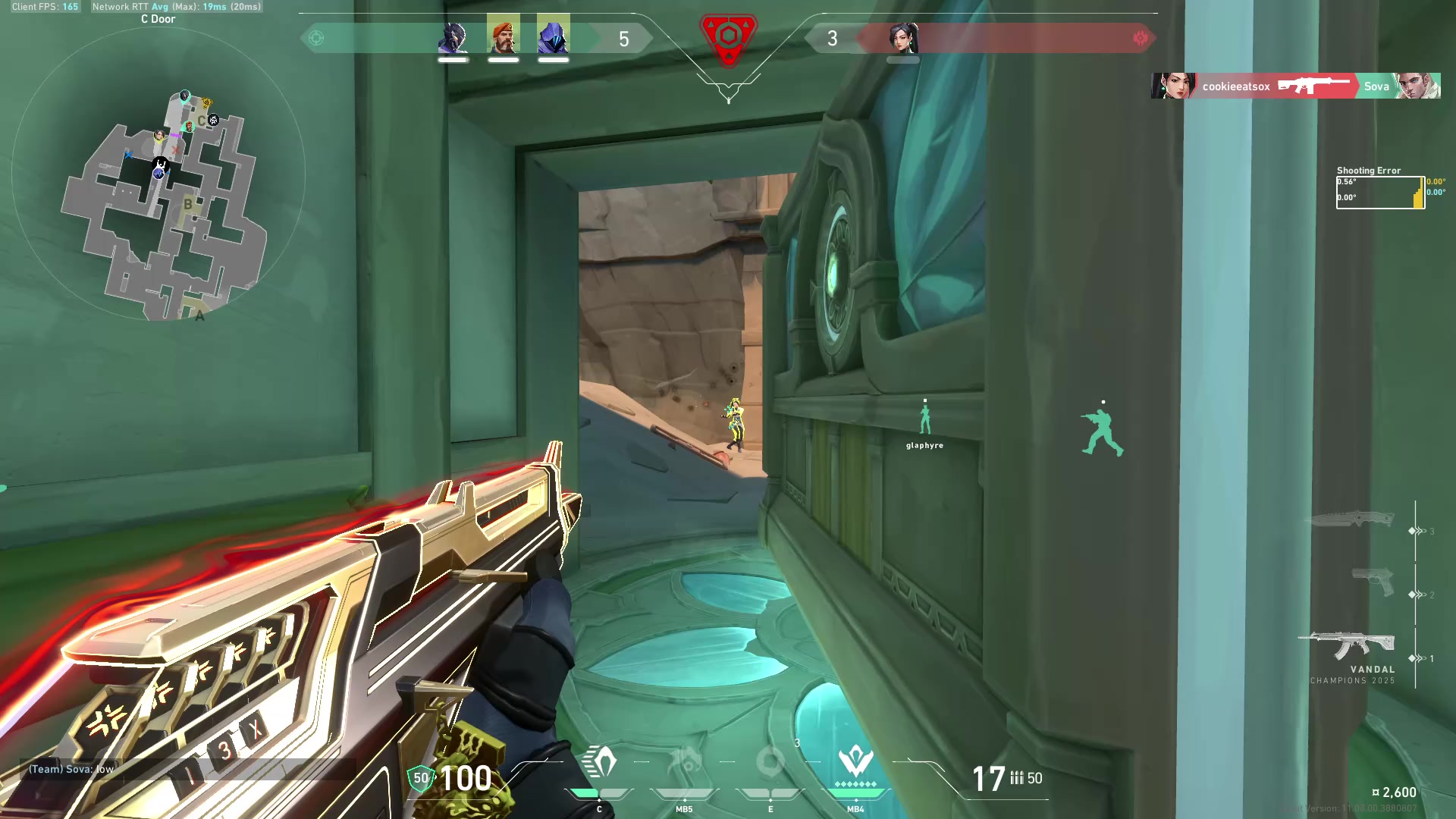Use the Paranoia ability on MB5
The image size is (1456, 819).
684,763
